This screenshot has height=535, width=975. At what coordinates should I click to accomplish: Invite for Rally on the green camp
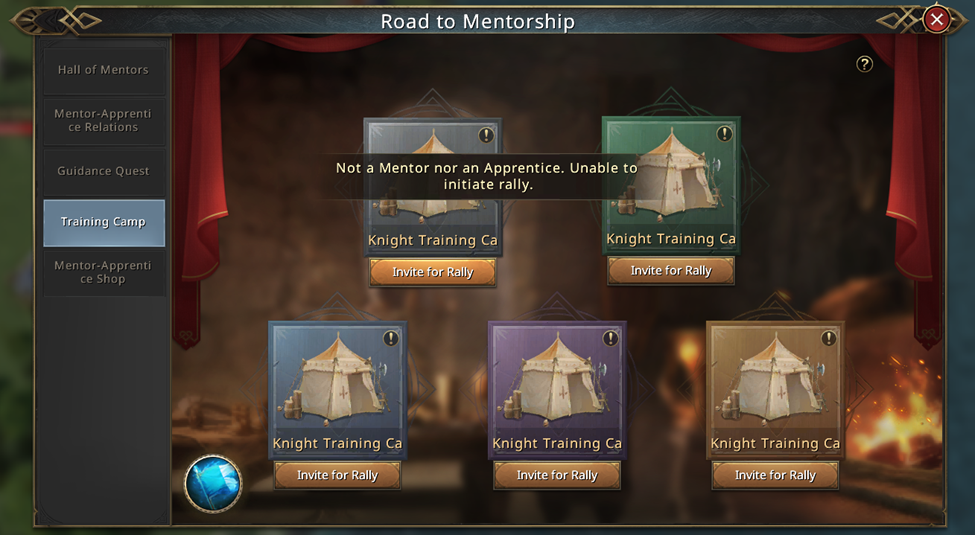point(671,271)
